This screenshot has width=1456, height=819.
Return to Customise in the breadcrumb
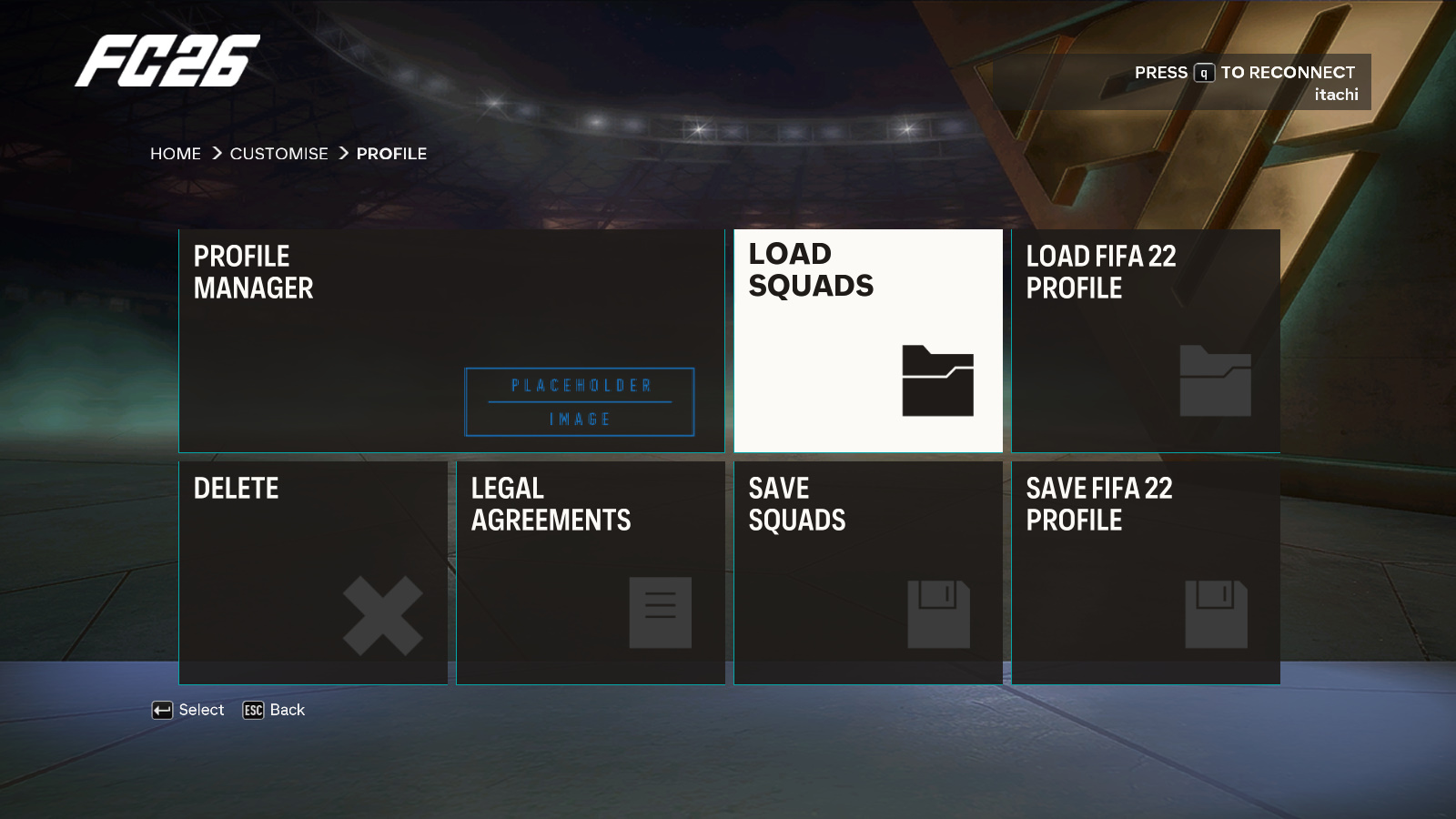278,154
